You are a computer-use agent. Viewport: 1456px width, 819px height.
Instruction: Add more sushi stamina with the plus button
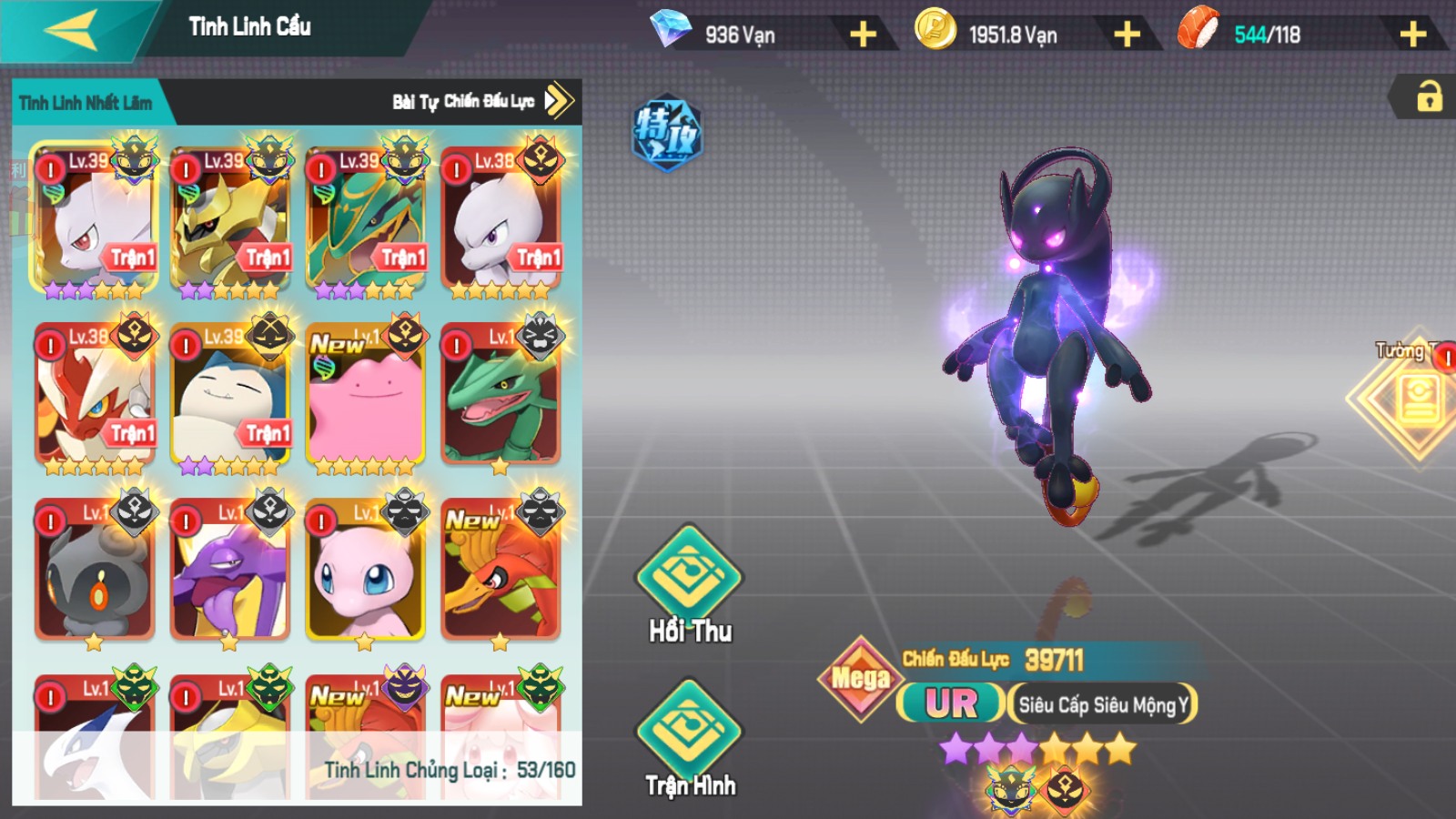coord(1411,35)
